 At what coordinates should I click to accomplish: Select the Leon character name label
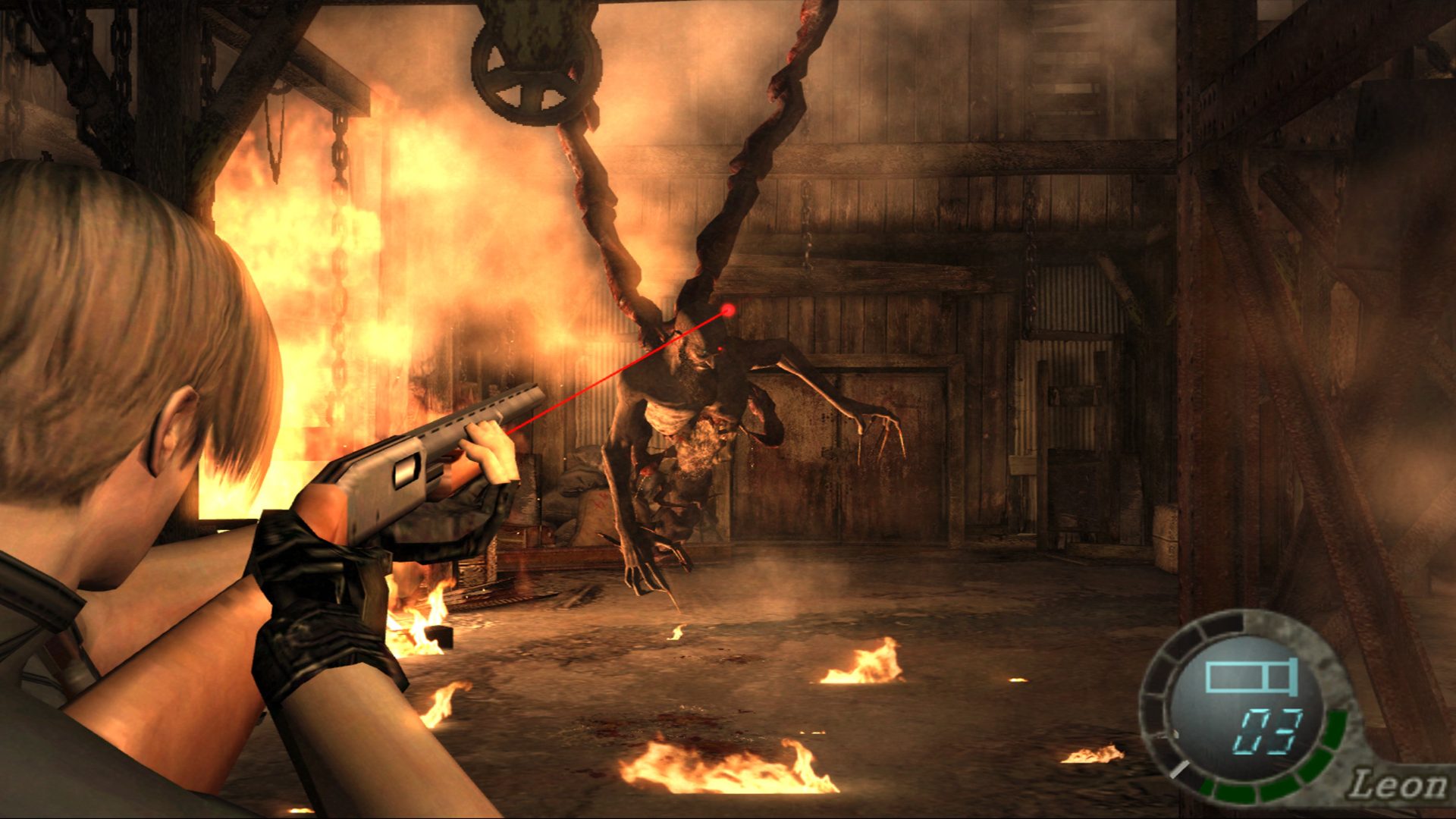click(x=1398, y=785)
